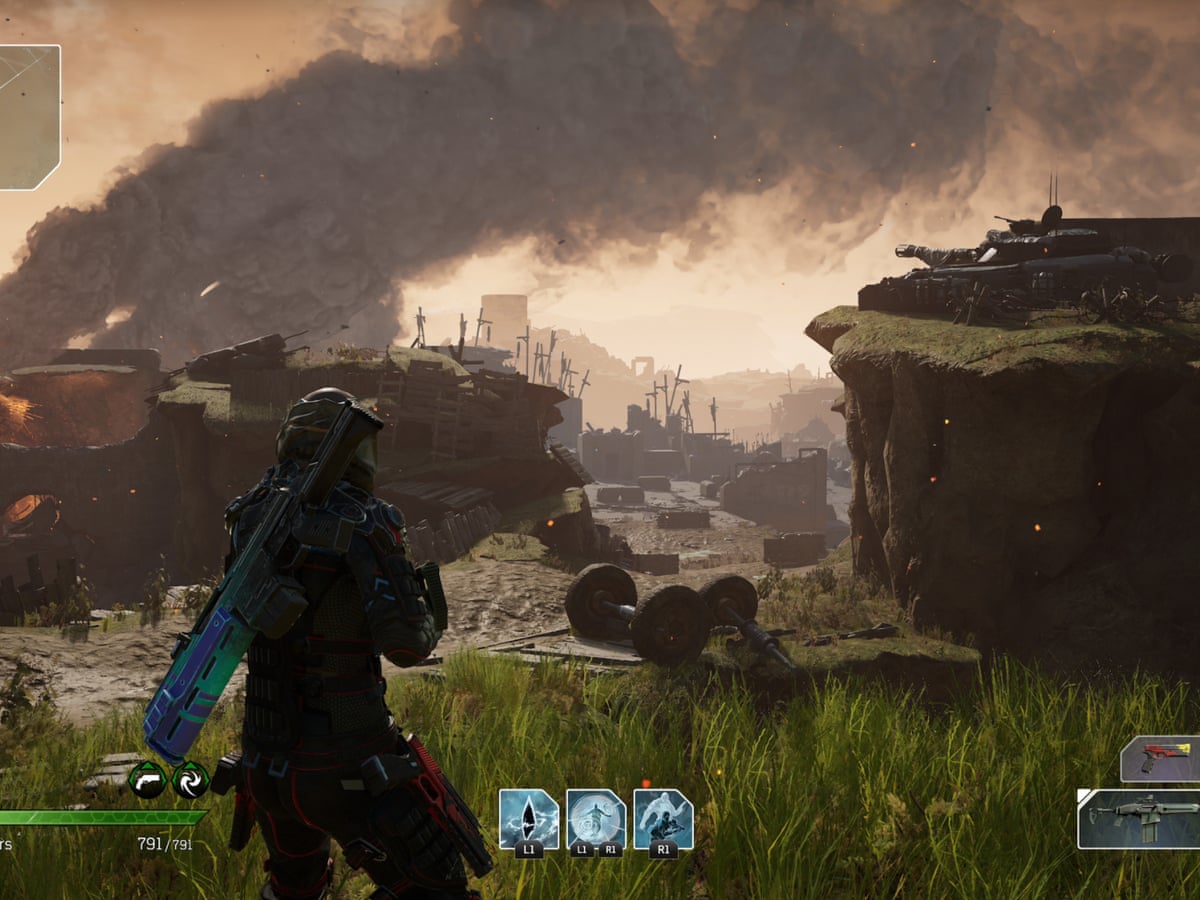
Task: Trigger the ghostly figure over soldier ability
Action: tap(663, 818)
